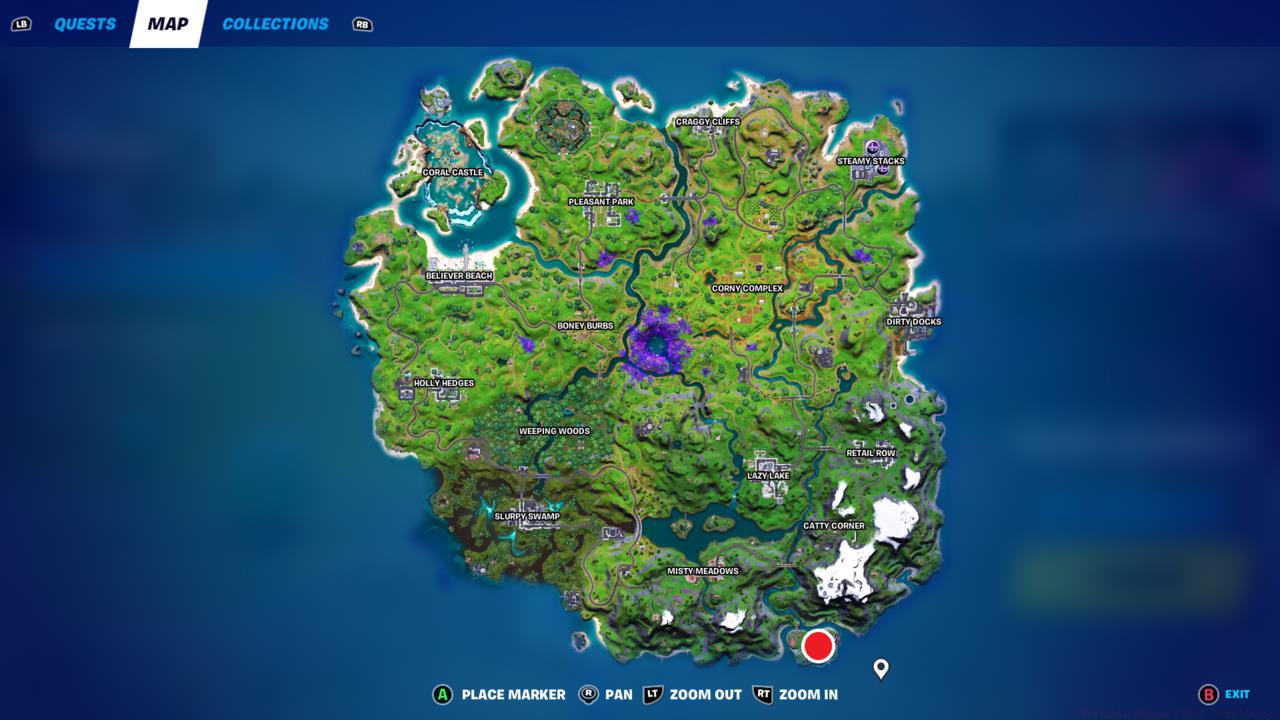Click the white map pin off the southeast coast

pyautogui.click(x=881, y=668)
